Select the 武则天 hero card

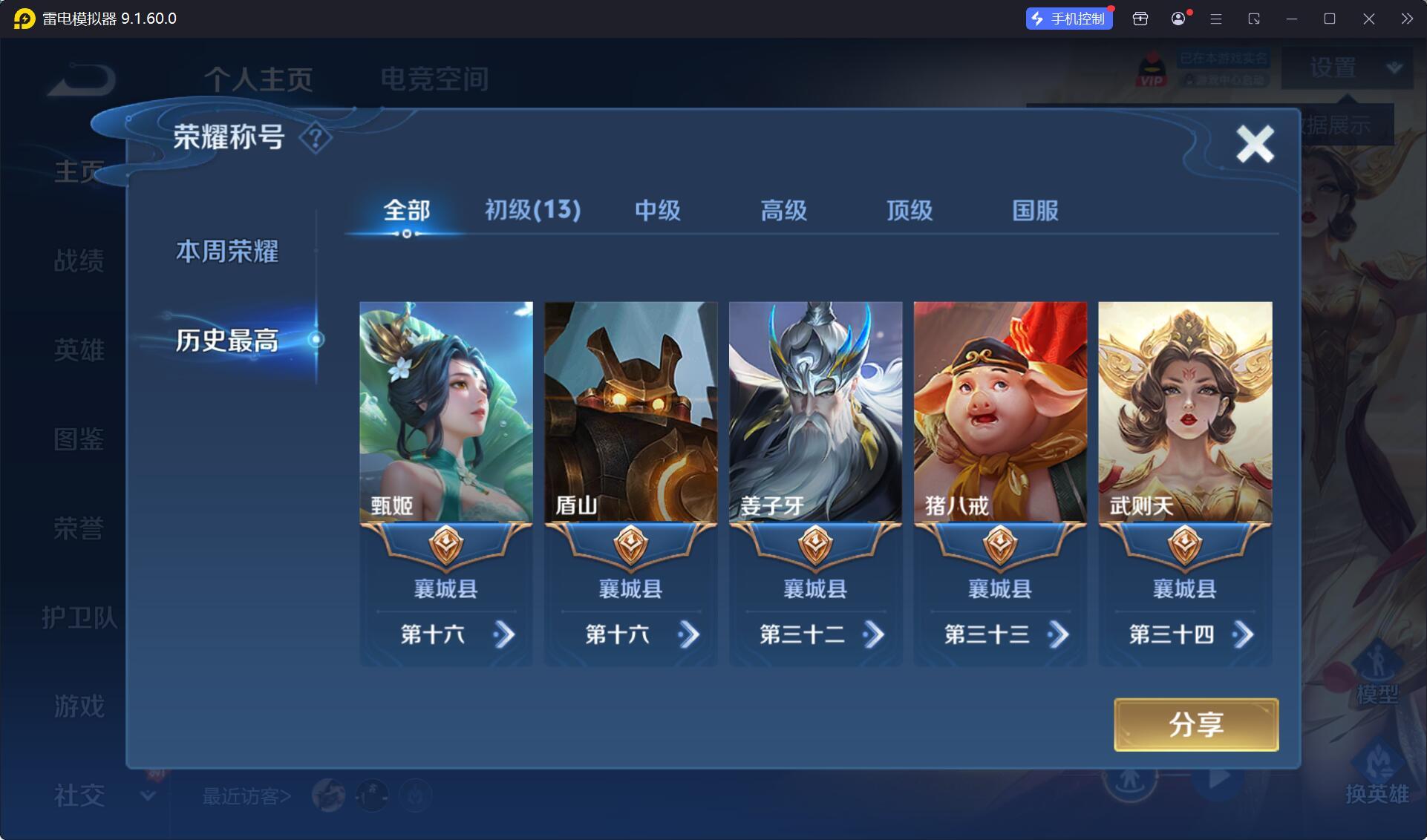pyautogui.click(x=1185, y=412)
